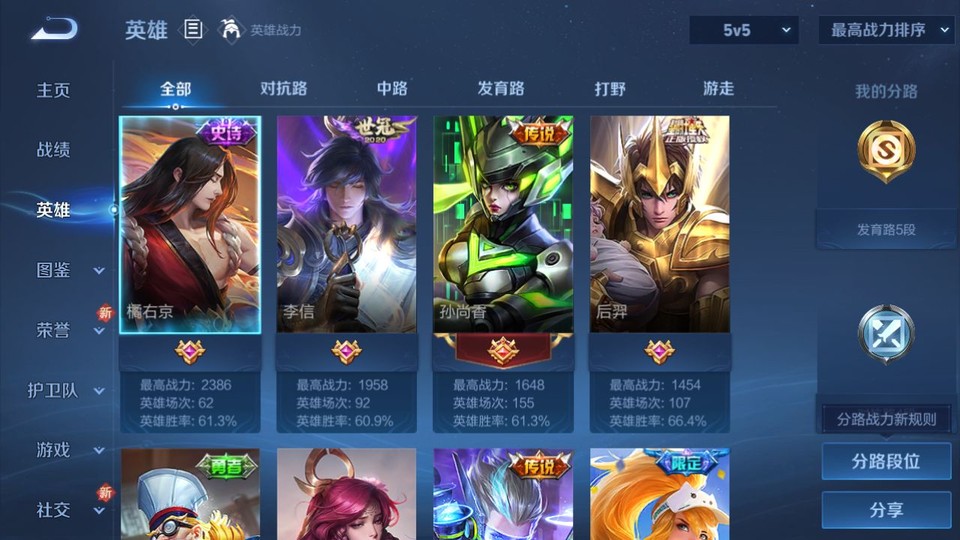Switch to the 游走 tab
Screen dimensions: 960x540
click(718, 89)
